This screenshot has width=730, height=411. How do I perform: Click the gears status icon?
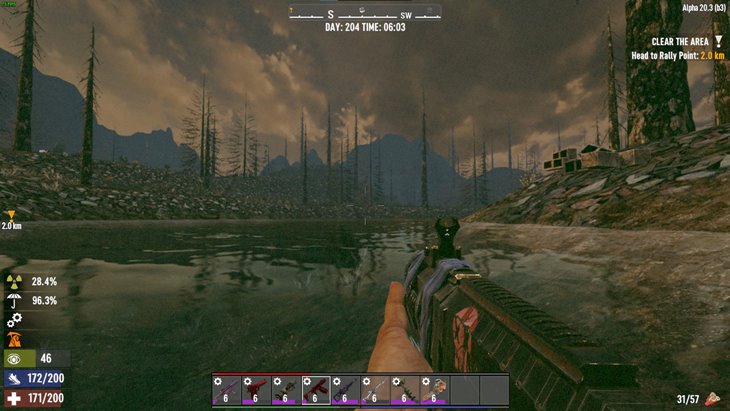click(14, 320)
